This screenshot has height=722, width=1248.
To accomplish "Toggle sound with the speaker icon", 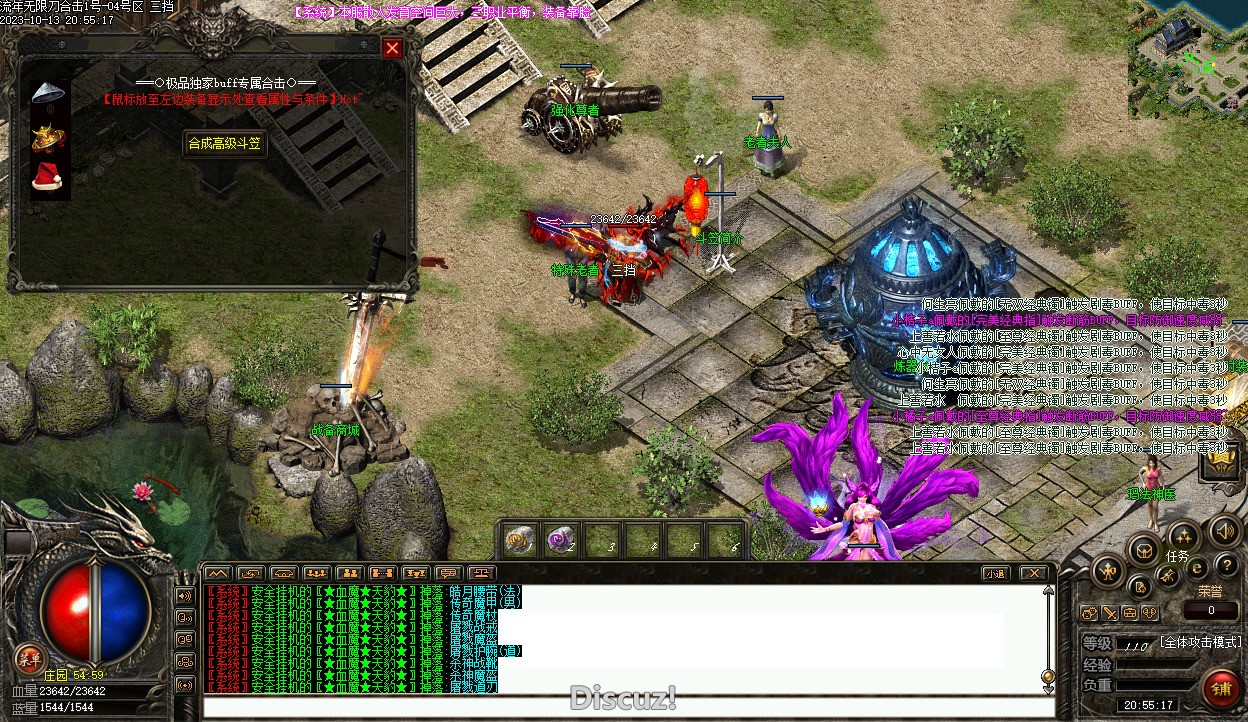I will (x=1223, y=531).
